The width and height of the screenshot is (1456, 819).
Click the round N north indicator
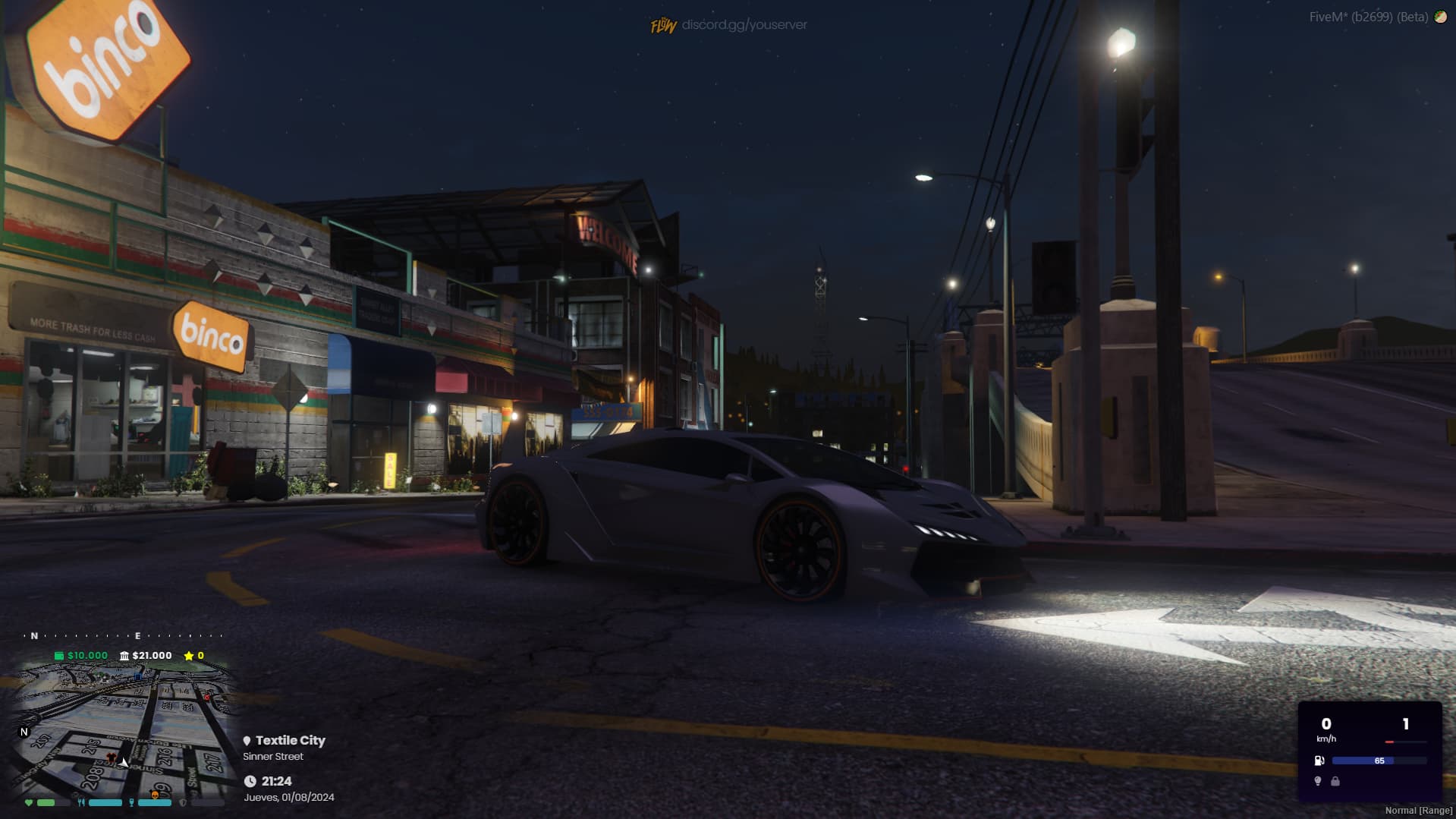pos(24,732)
